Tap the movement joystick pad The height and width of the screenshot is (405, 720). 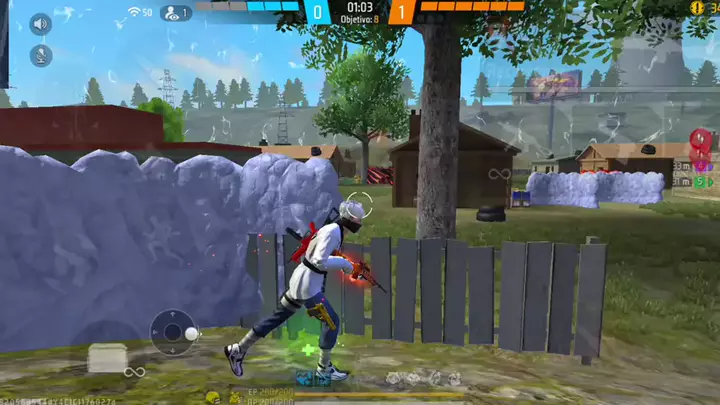pyautogui.click(x=174, y=333)
